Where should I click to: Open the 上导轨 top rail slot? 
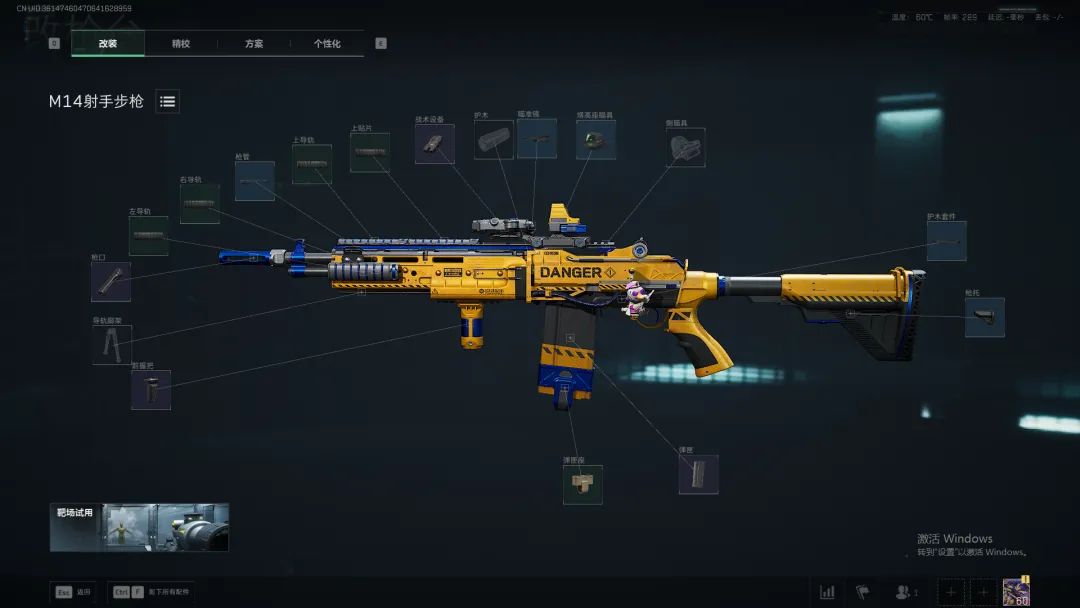312,164
